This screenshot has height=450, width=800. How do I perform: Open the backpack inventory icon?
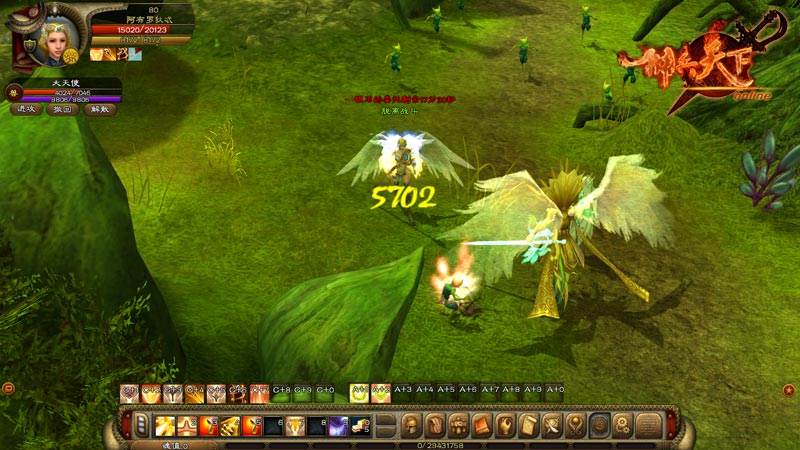coord(435,426)
